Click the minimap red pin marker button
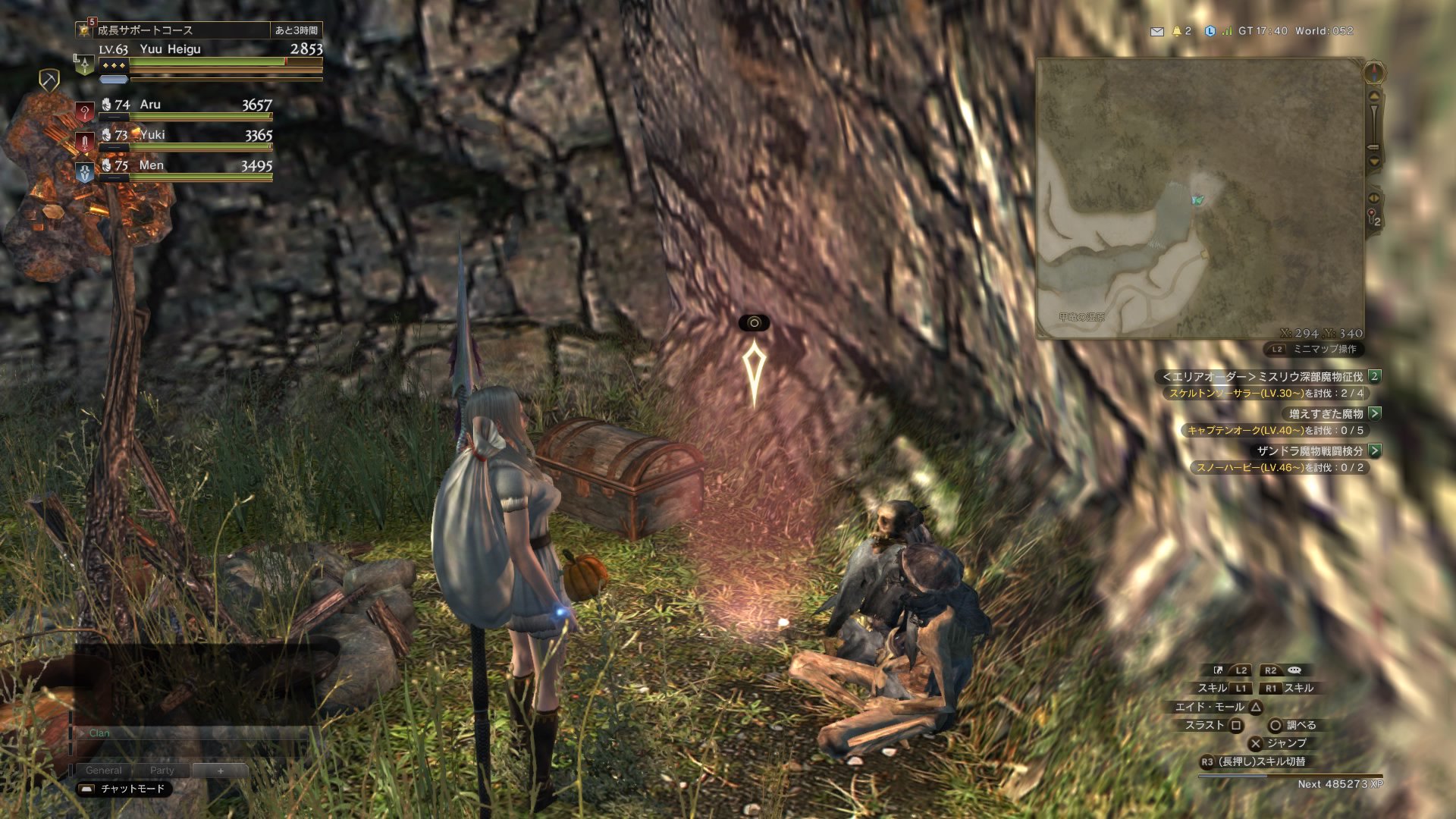This screenshot has width=1456, height=819. click(1373, 216)
